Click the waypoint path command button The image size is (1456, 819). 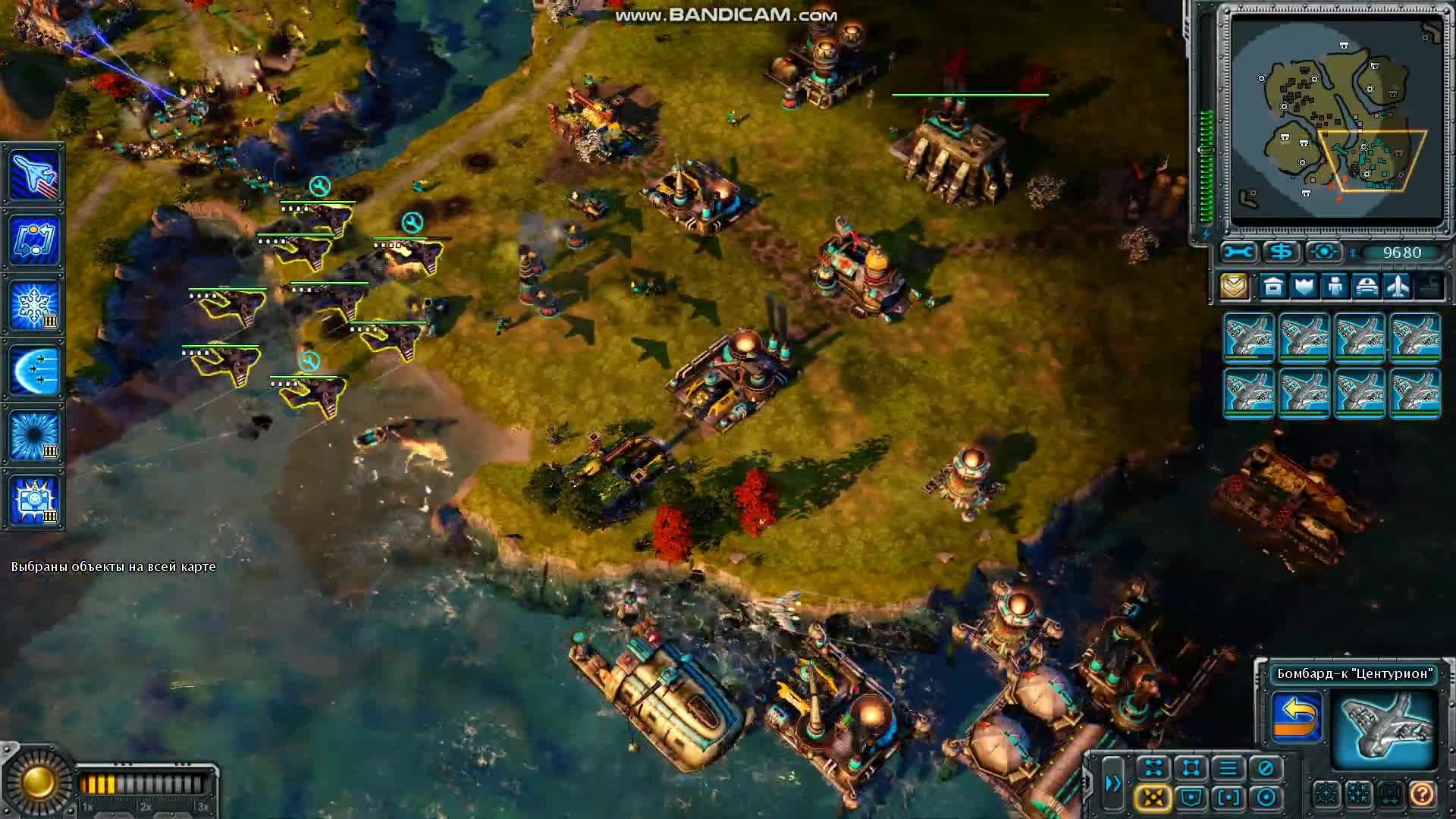[x=1154, y=768]
